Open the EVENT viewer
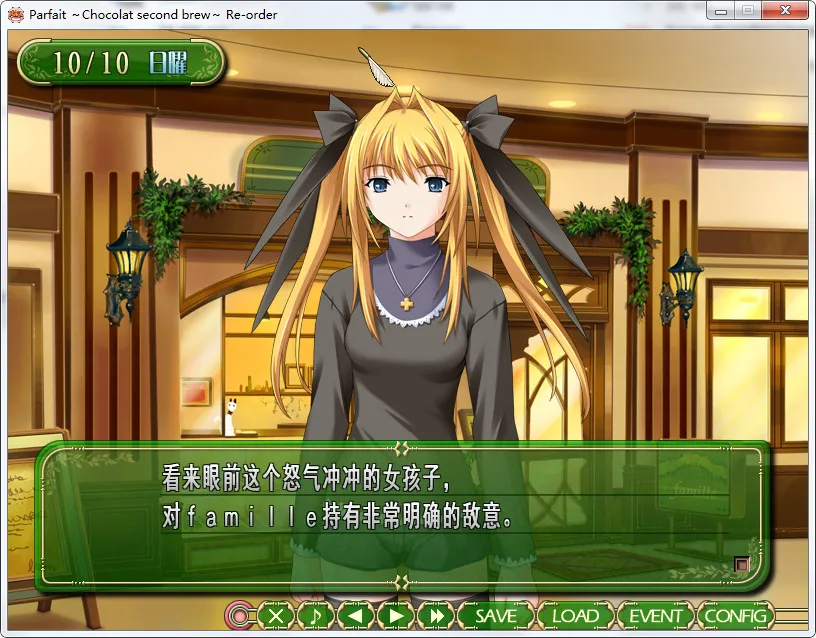 tap(655, 615)
